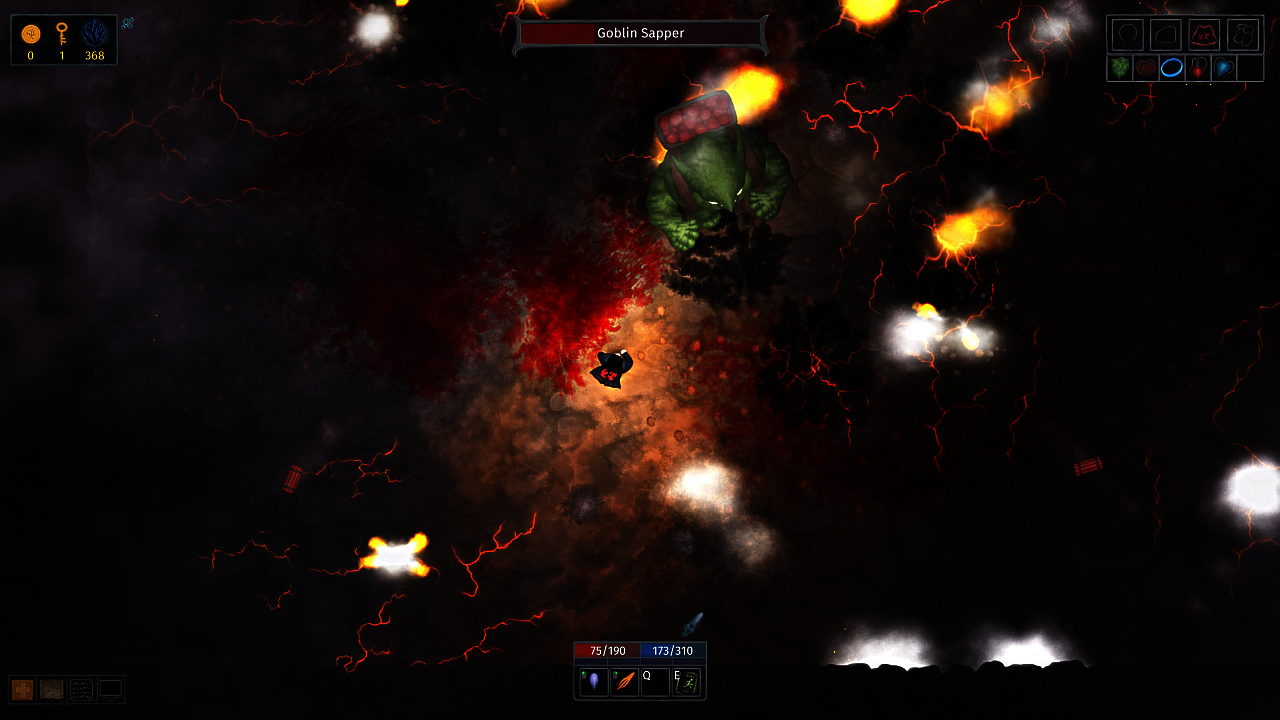
Task: Click the monitor screen button
Action: coord(110,689)
